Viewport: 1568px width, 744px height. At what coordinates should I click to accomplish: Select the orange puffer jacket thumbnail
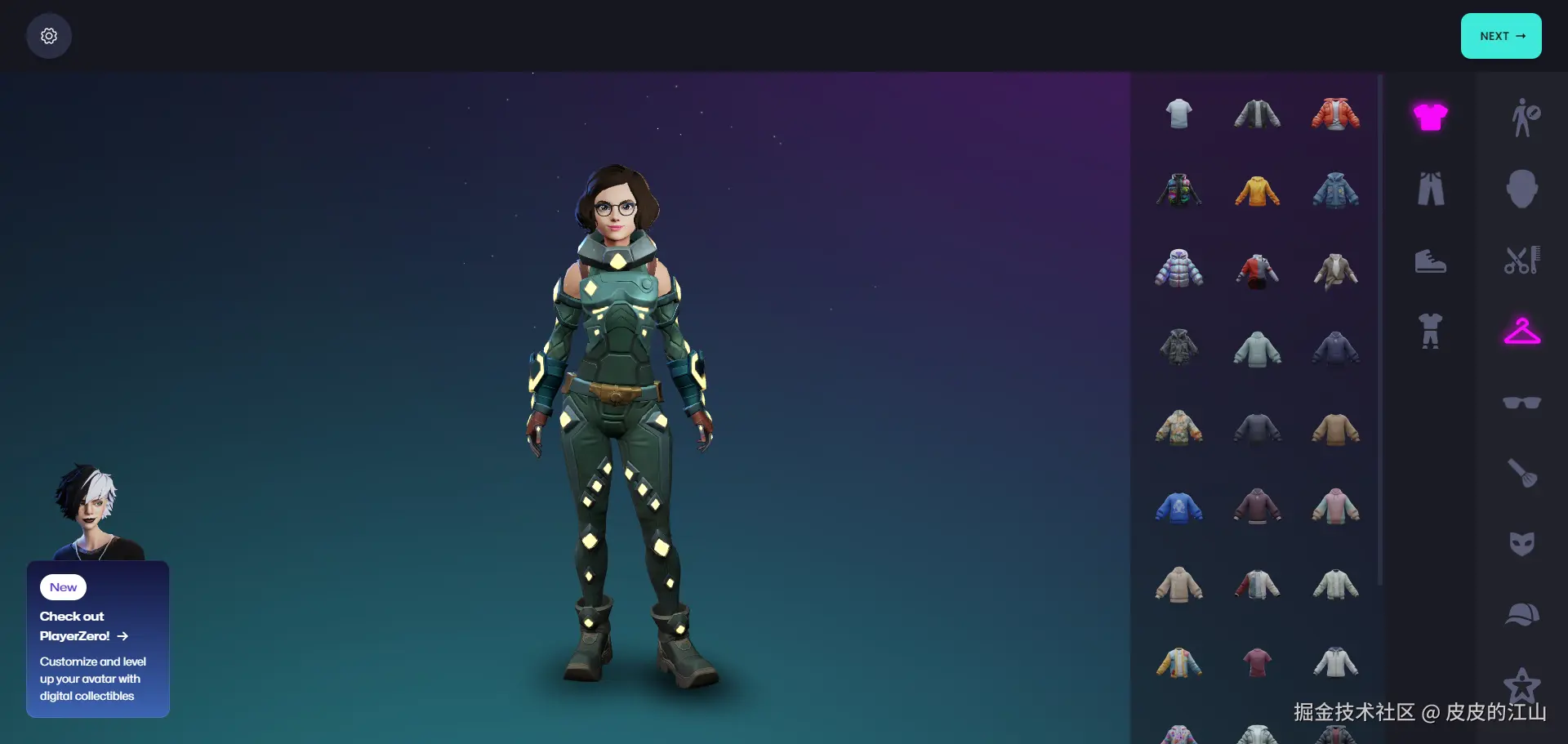coord(1335,113)
